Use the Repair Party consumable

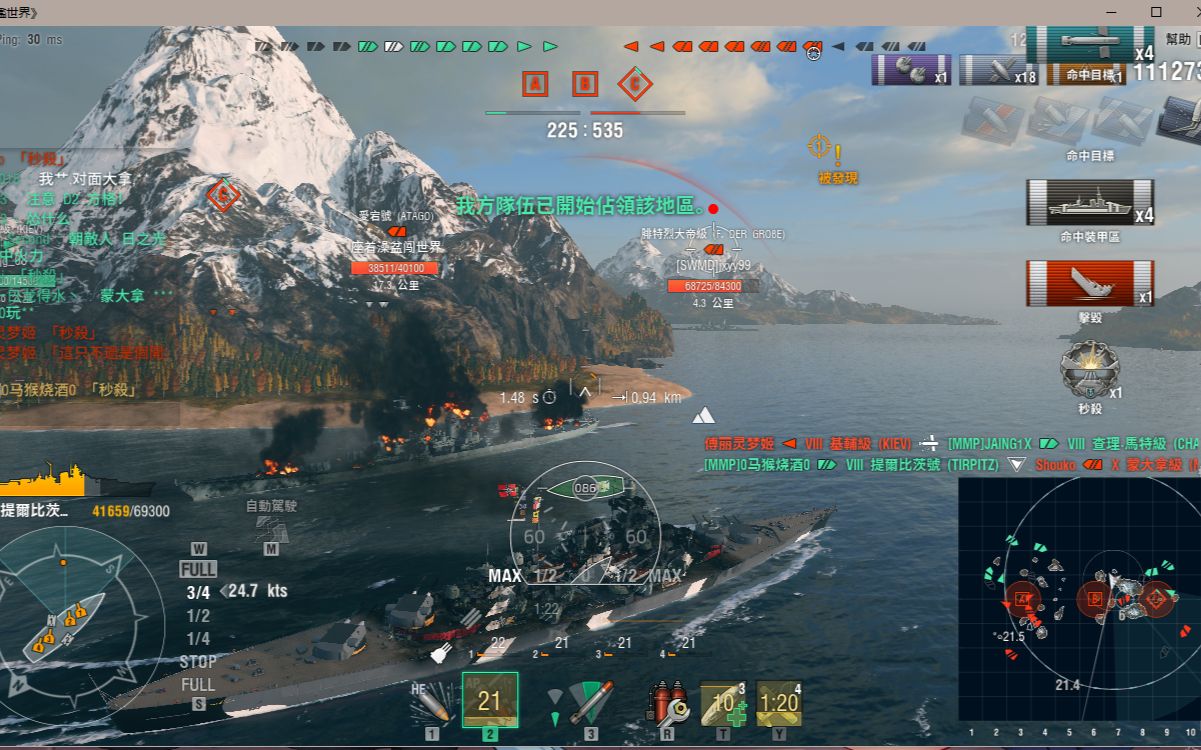pyautogui.click(x=723, y=704)
